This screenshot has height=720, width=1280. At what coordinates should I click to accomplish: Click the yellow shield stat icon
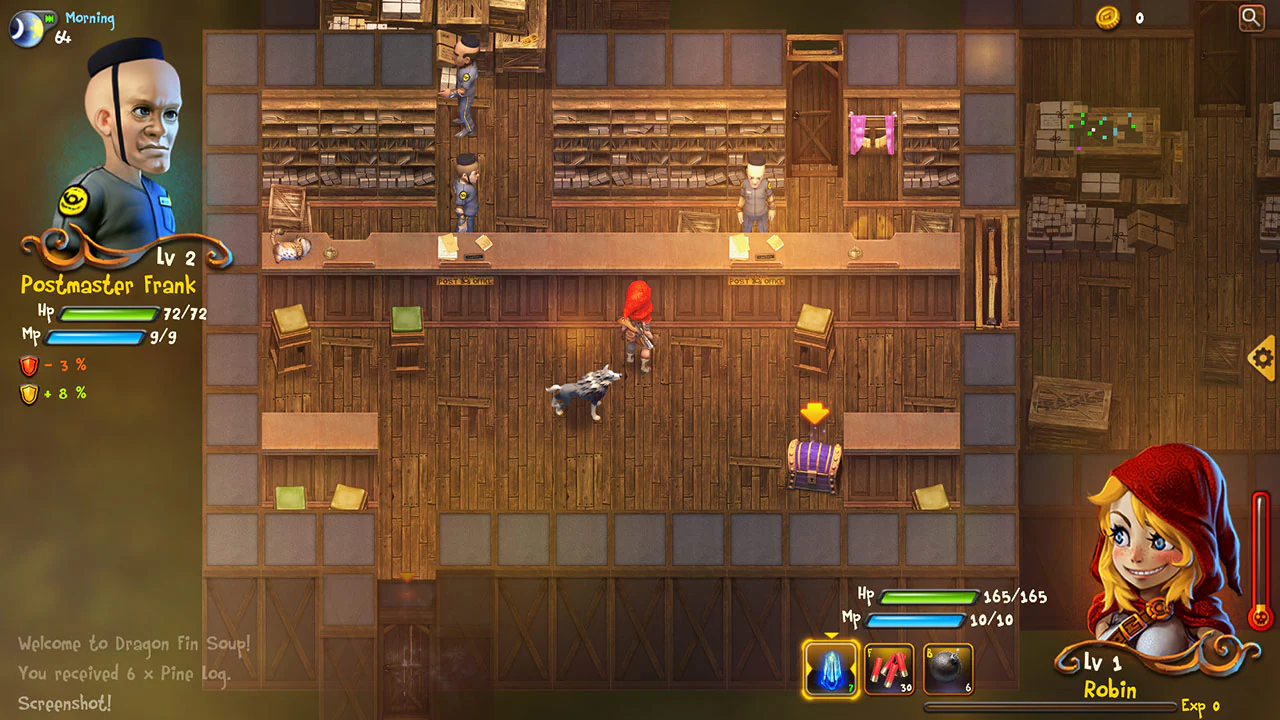click(29, 394)
